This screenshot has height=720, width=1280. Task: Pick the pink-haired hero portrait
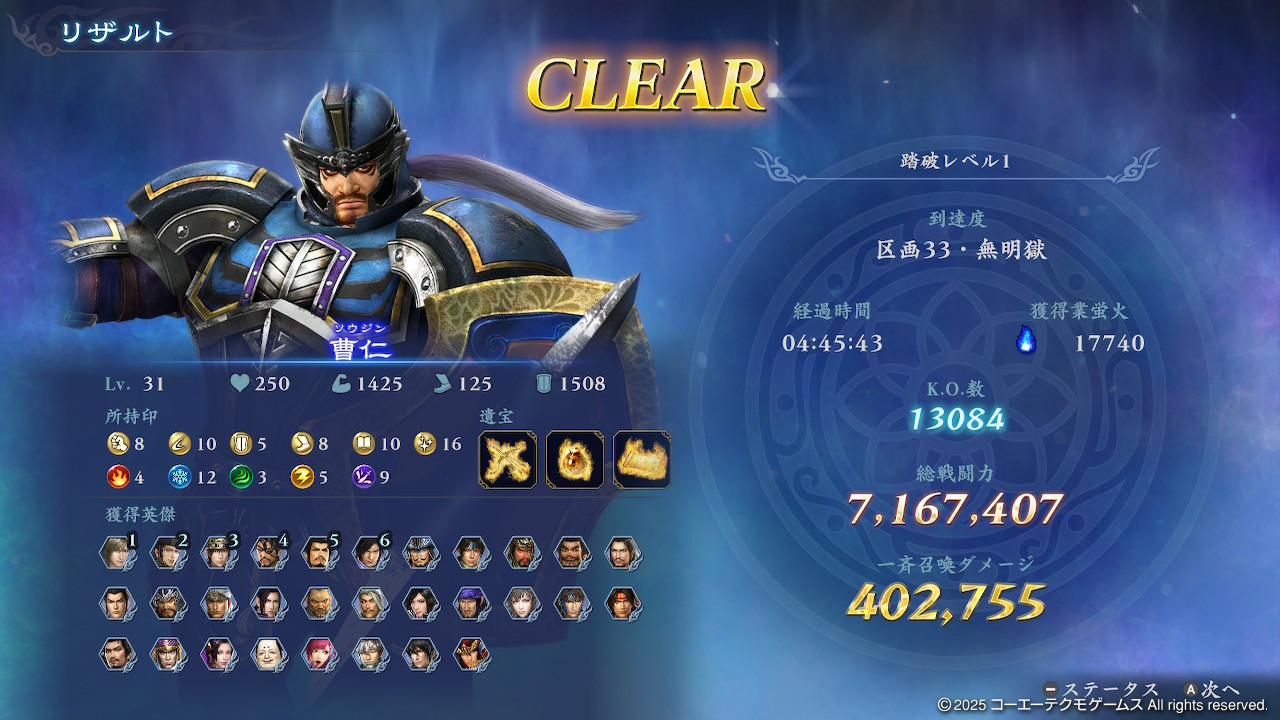[318, 654]
